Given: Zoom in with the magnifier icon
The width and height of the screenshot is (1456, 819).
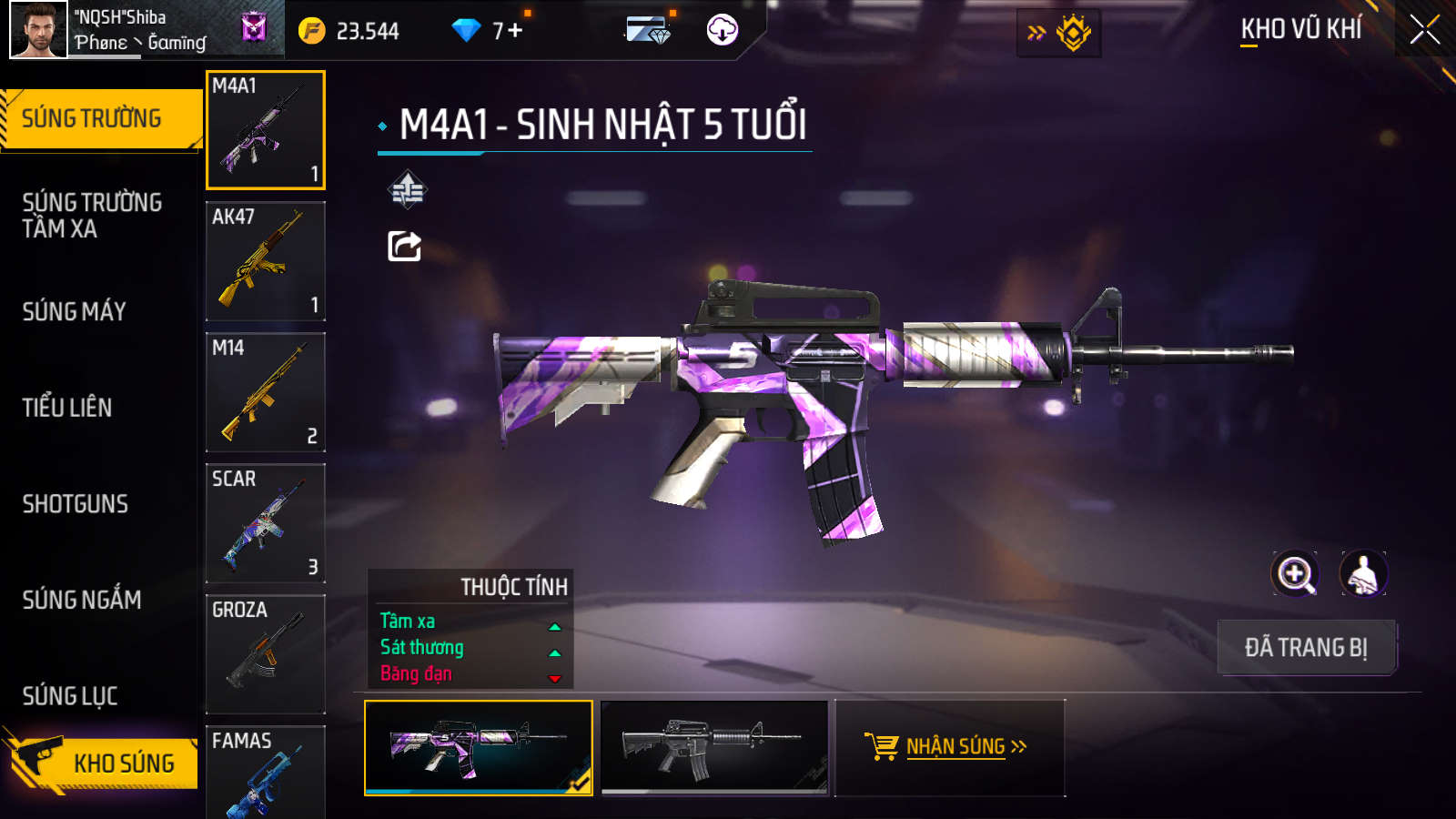Looking at the screenshot, I should pos(1295,574).
